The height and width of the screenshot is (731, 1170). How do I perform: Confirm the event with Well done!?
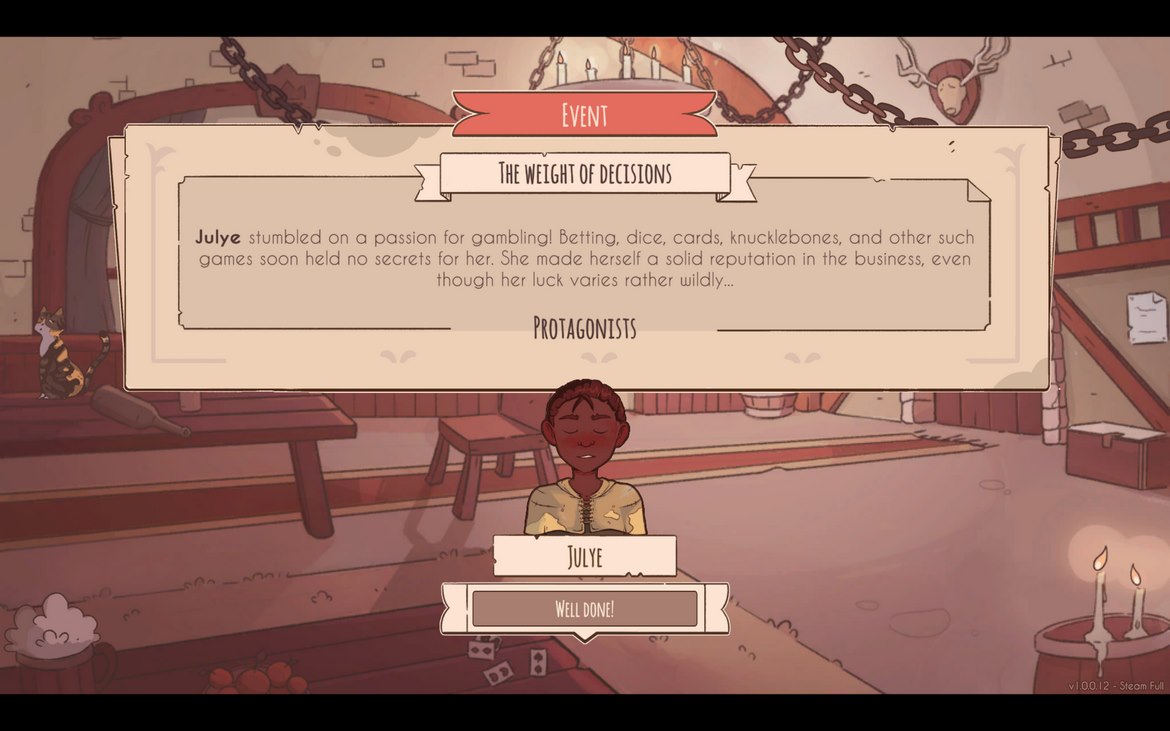click(x=584, y=609)
